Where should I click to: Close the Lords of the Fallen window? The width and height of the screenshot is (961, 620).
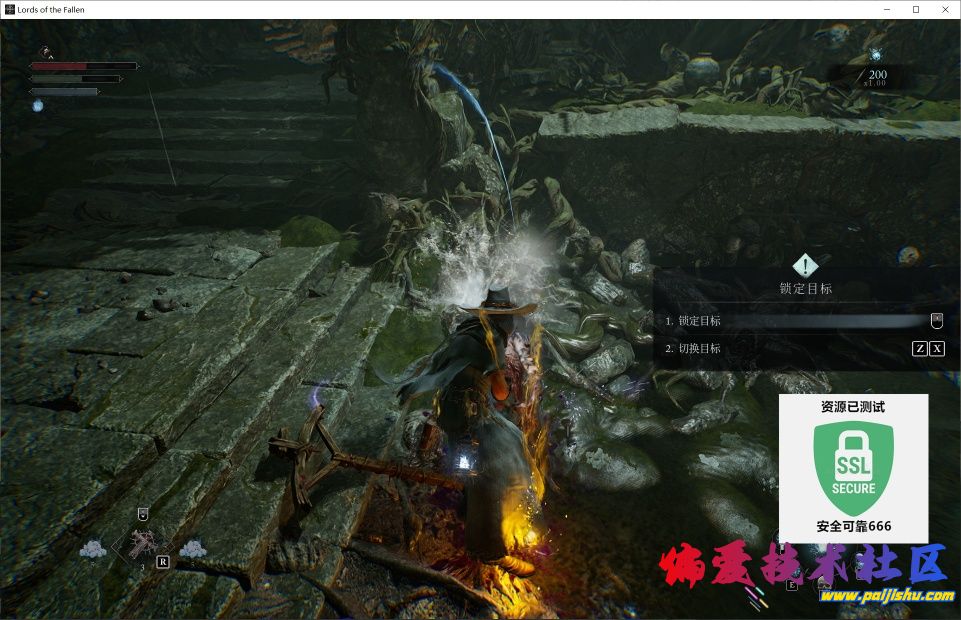point(943,9)
